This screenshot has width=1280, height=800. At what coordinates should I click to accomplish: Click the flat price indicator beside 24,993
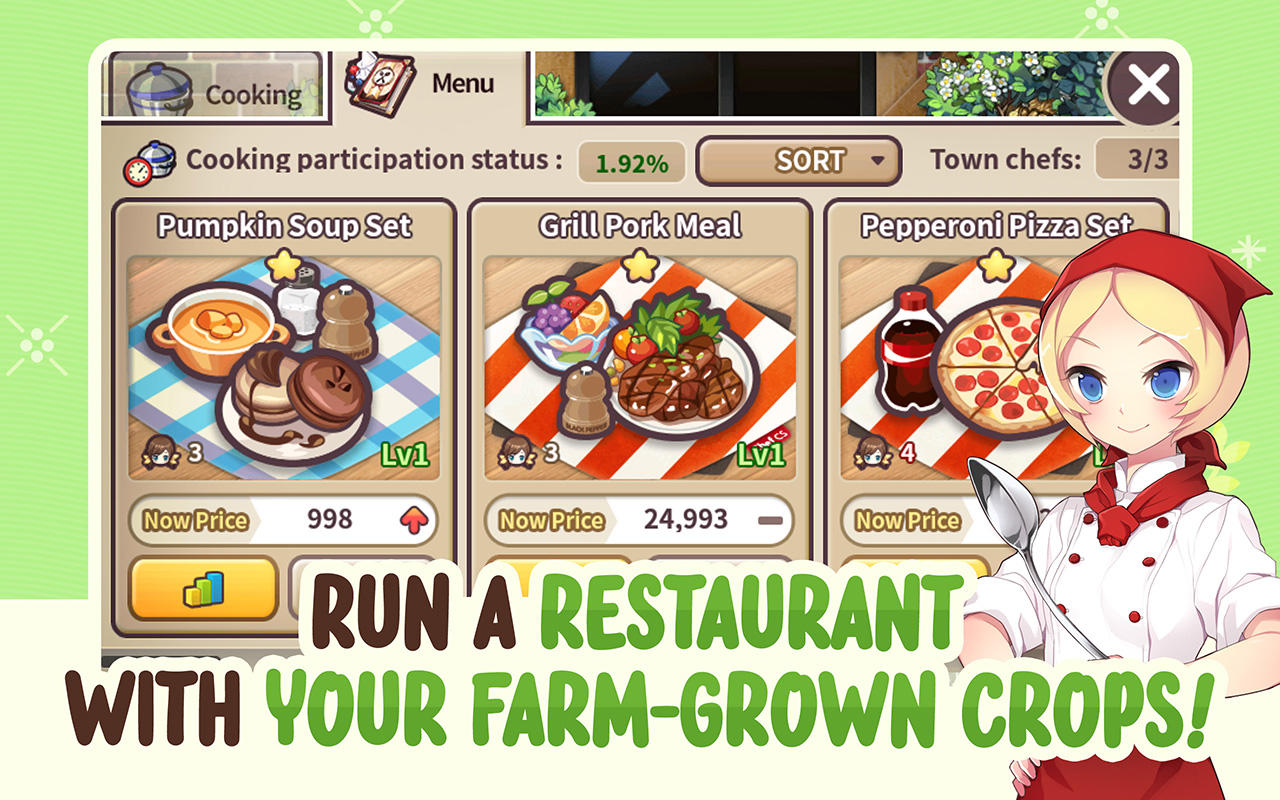tap(770, 519)
